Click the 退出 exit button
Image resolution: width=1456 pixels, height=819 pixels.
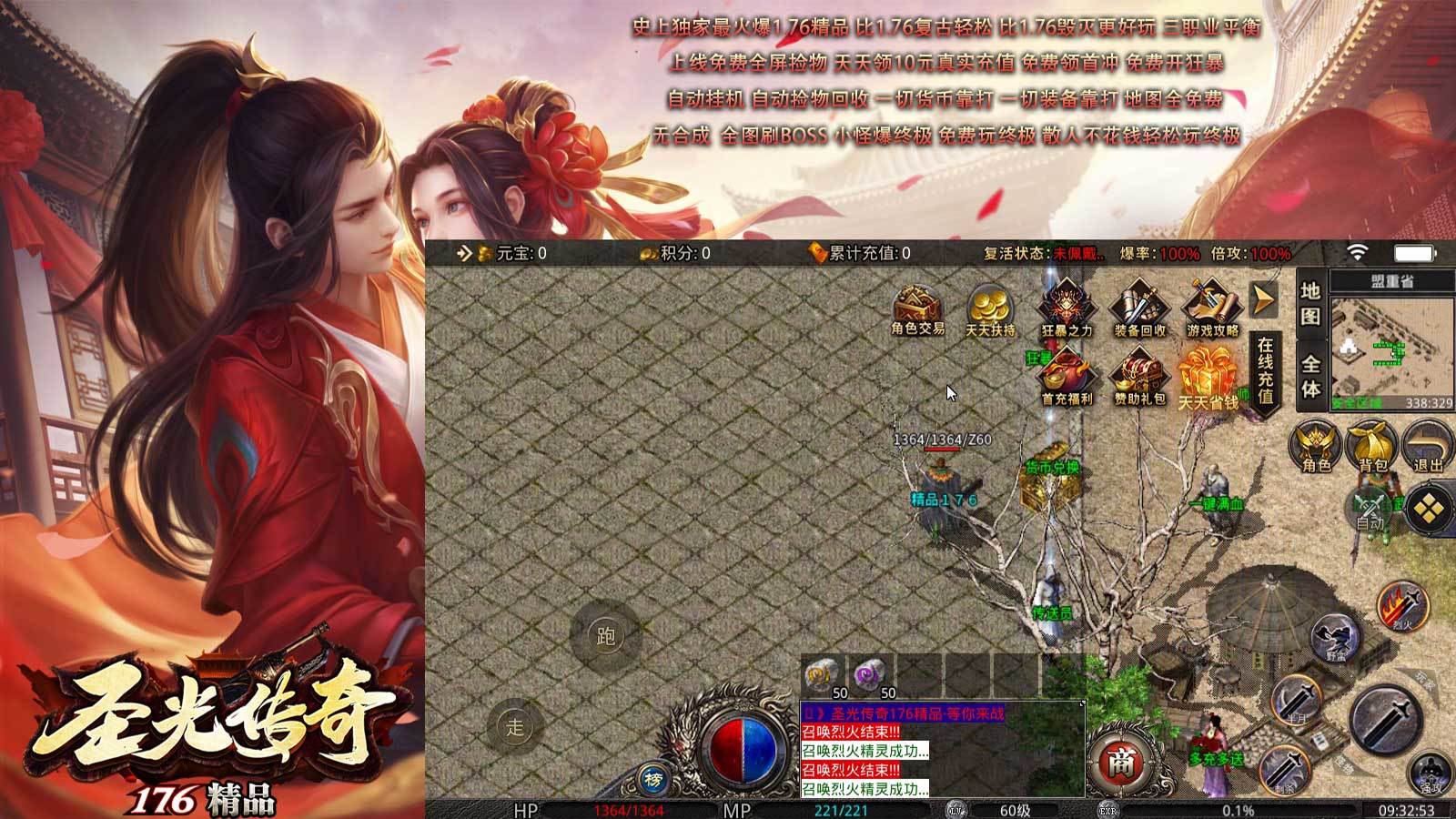point(1428,446)
